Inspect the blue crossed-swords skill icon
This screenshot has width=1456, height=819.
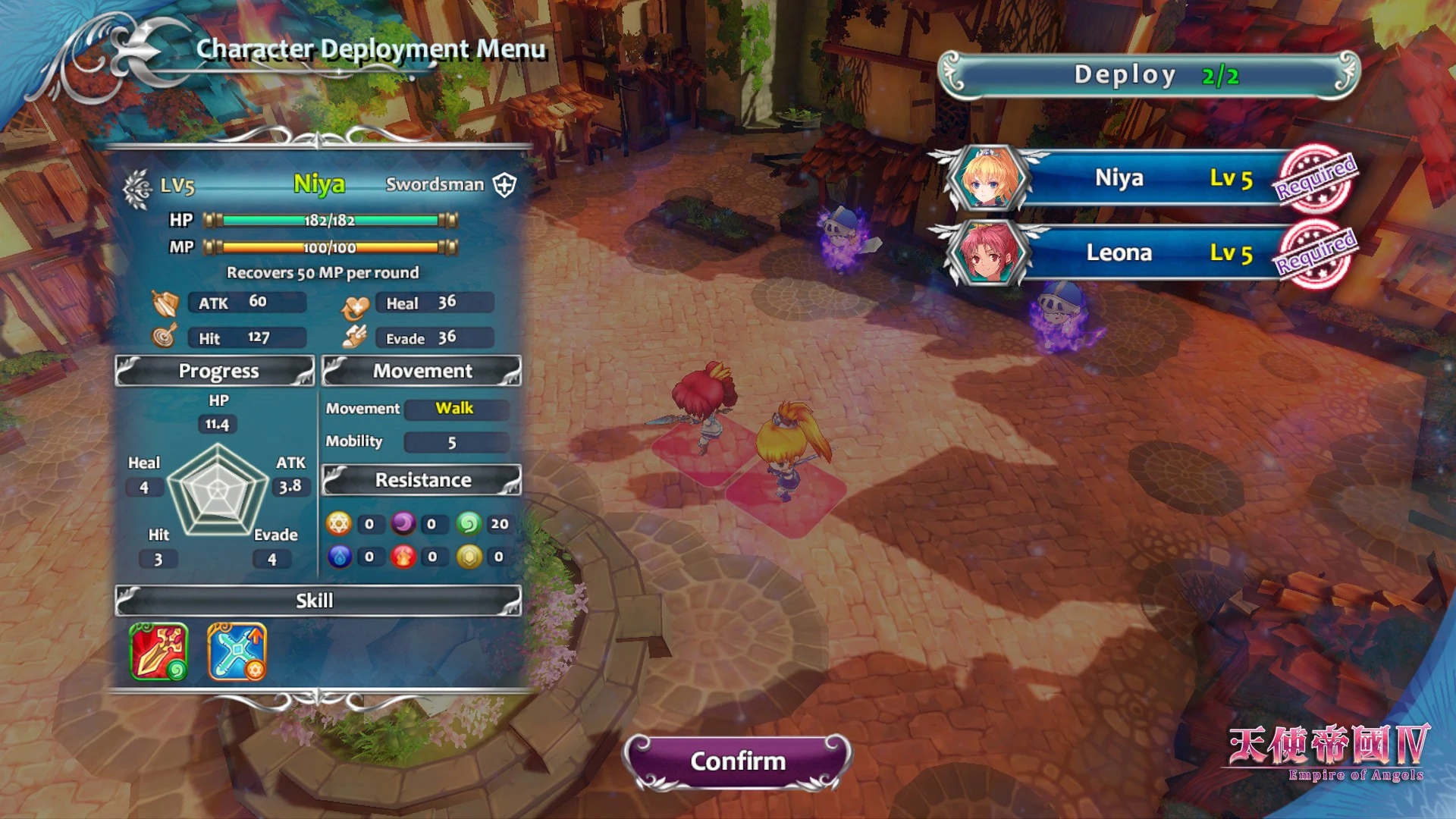[237, 651]
